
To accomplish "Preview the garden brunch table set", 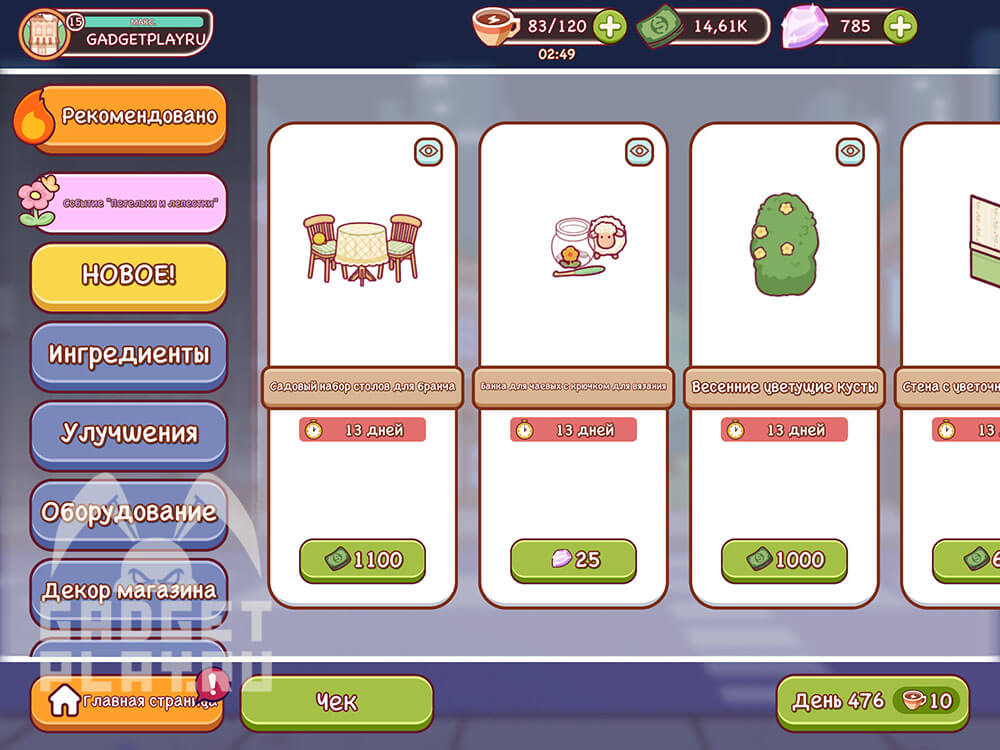I will pos(428,151).
